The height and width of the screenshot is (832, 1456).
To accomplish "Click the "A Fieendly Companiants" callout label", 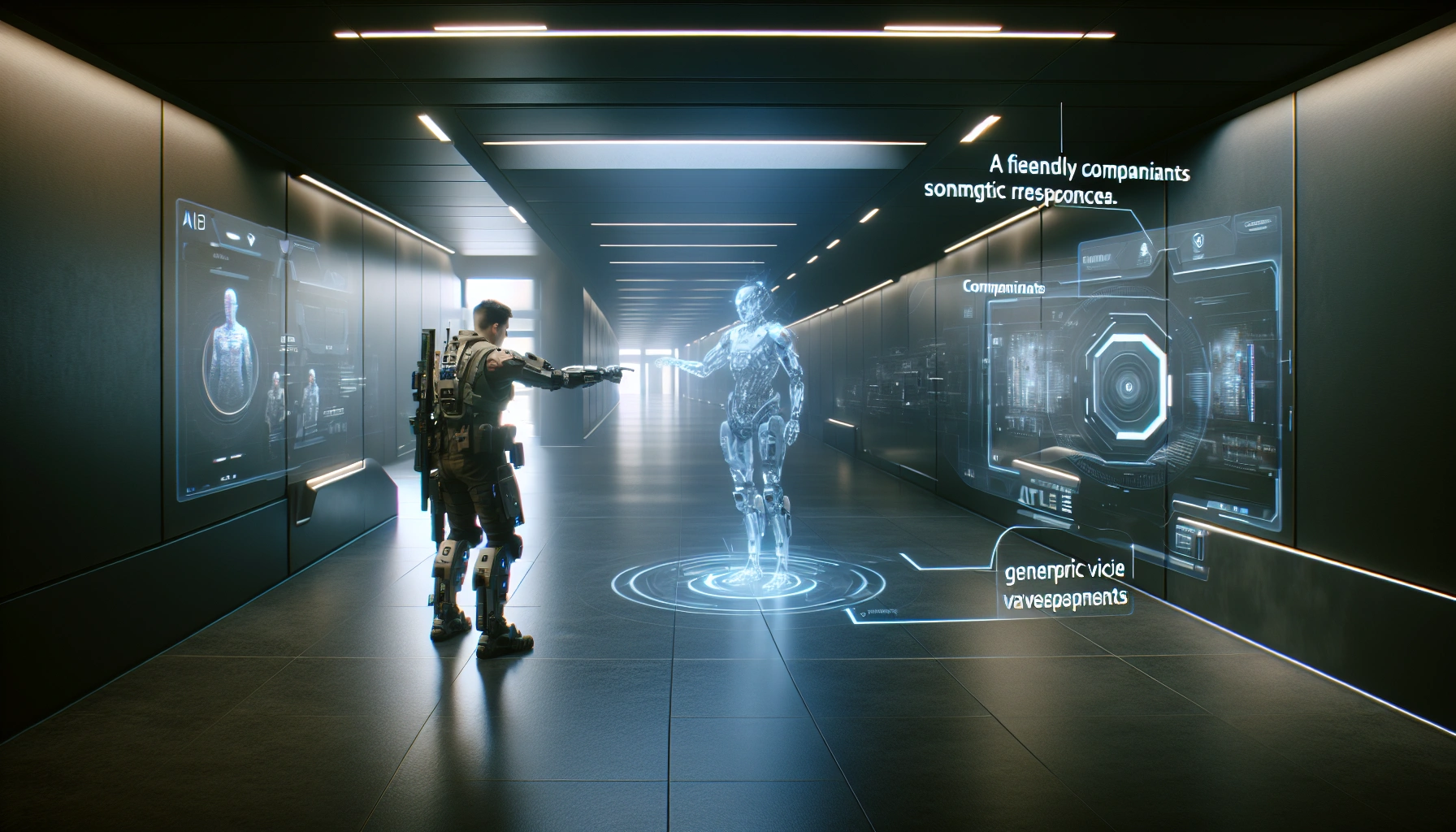I will click(x=1090, y=170).
